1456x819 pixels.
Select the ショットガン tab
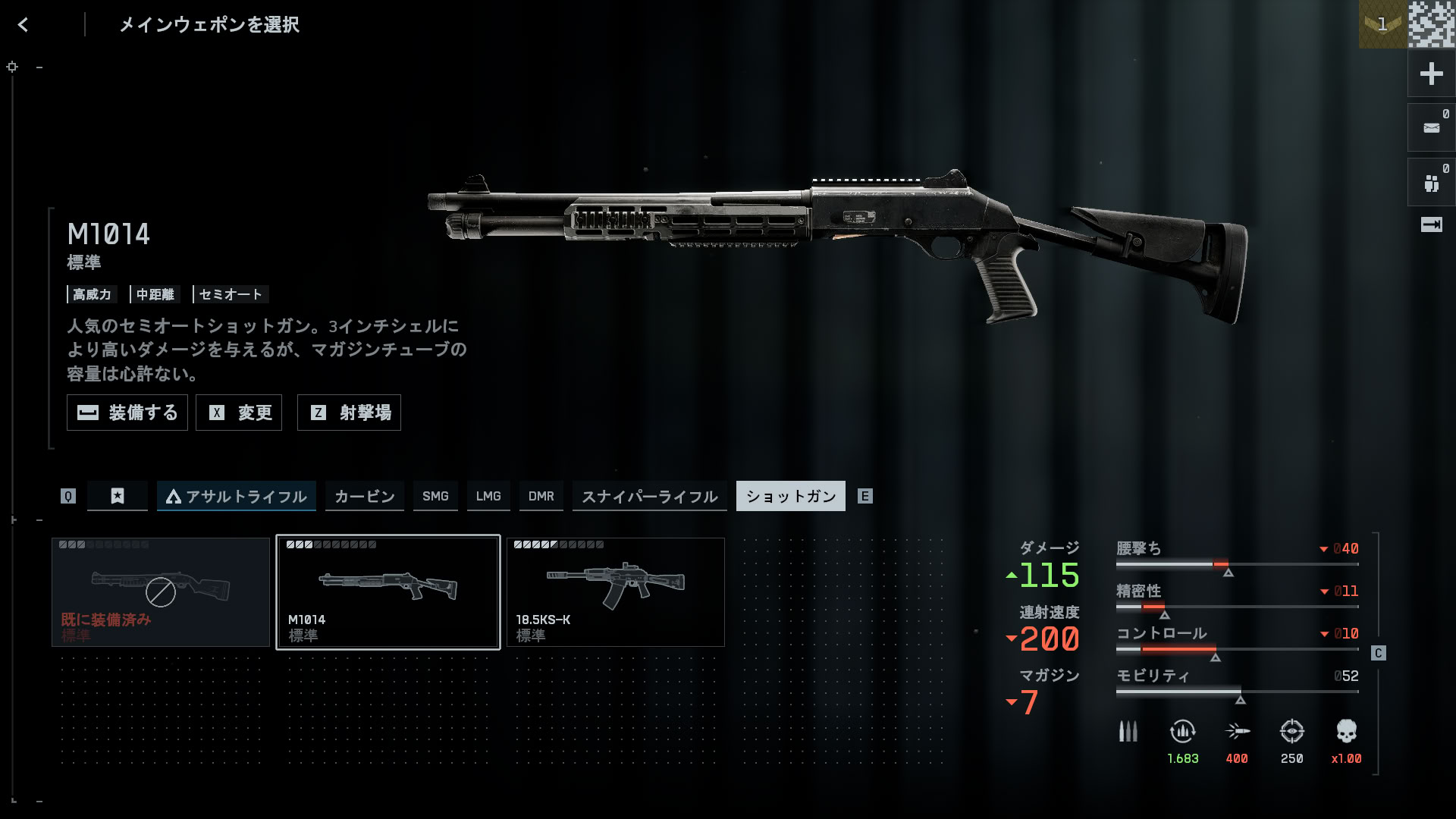[x=790, y=496]
